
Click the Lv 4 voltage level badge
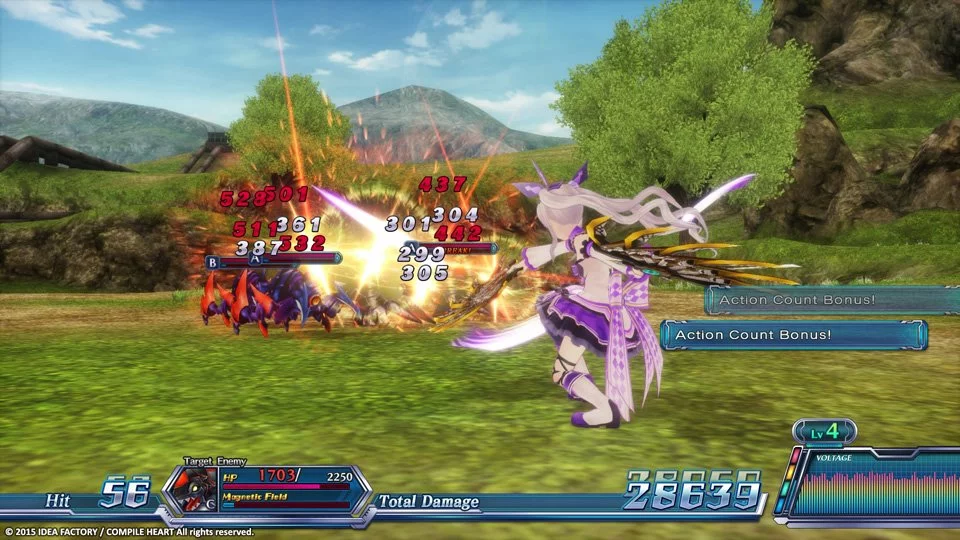[824, 431]
